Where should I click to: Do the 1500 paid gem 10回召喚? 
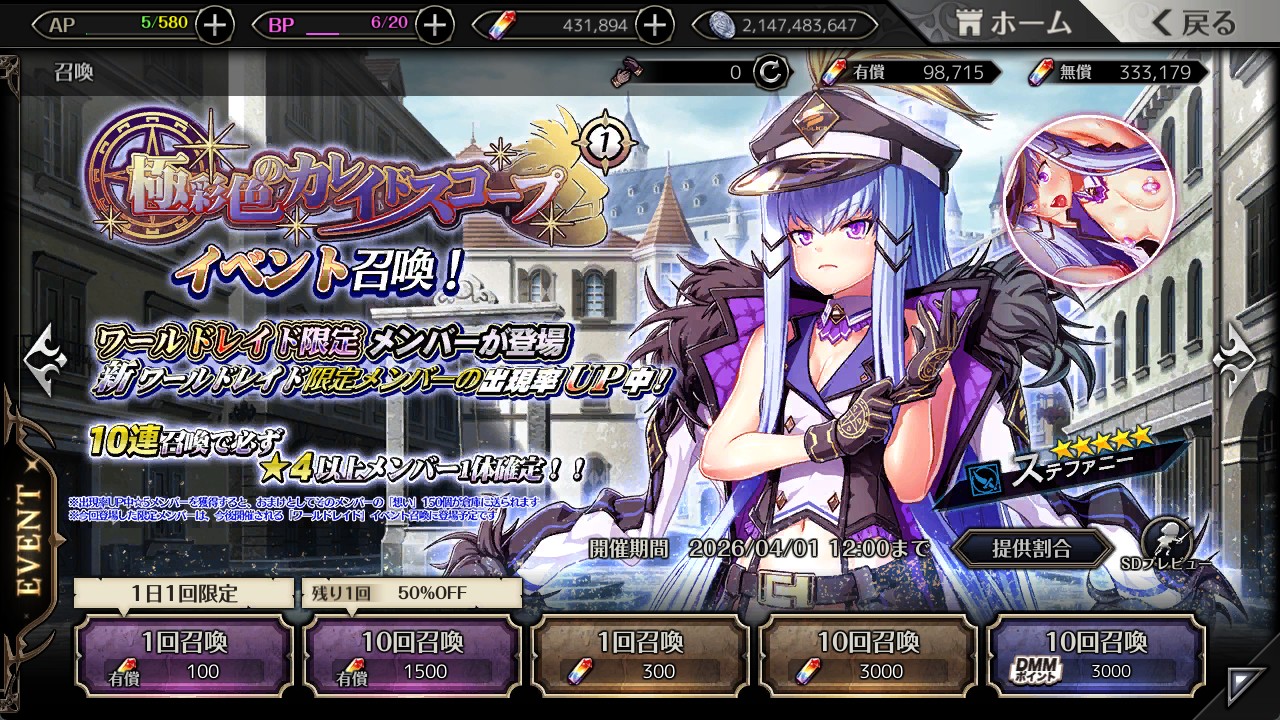point(411,655)
